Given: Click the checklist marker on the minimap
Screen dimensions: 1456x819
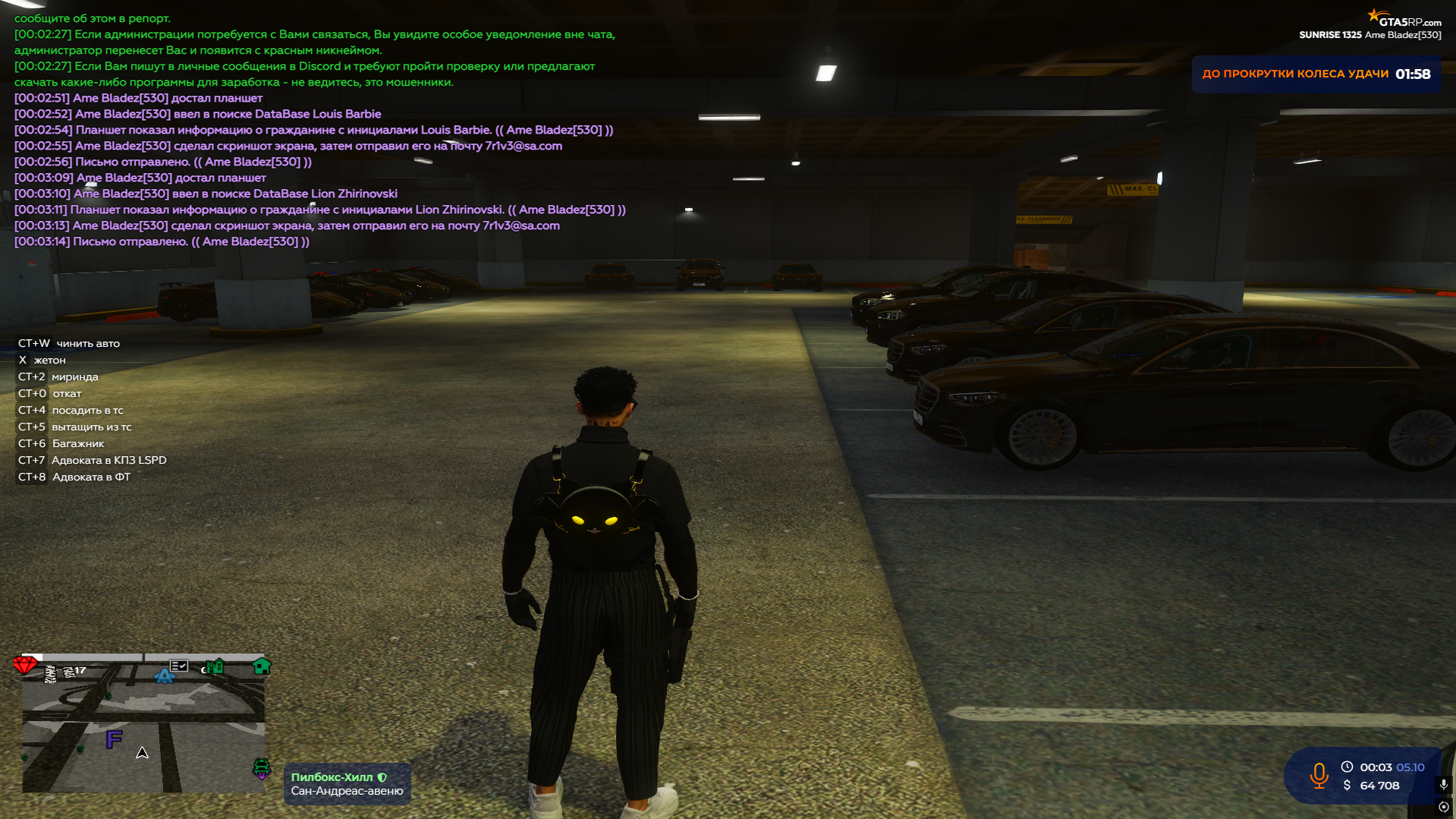Looking at the screenshot, I should pos(179,666).
